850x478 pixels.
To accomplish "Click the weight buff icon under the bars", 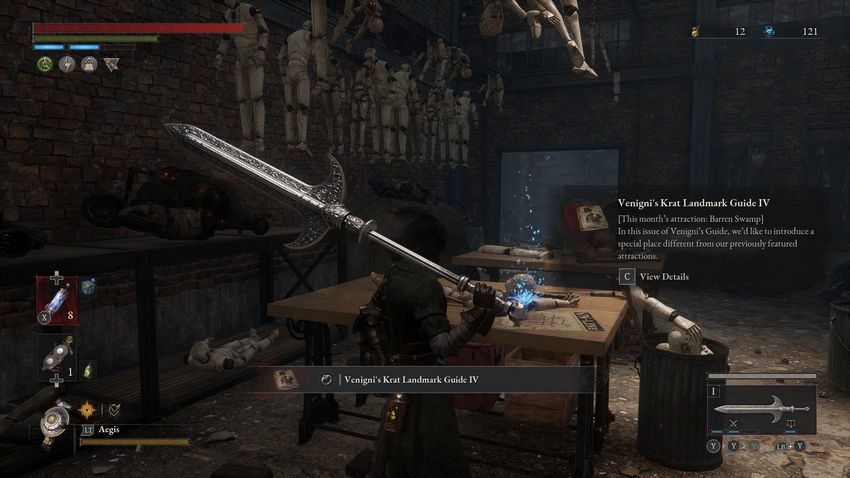I will pos(89,64).
